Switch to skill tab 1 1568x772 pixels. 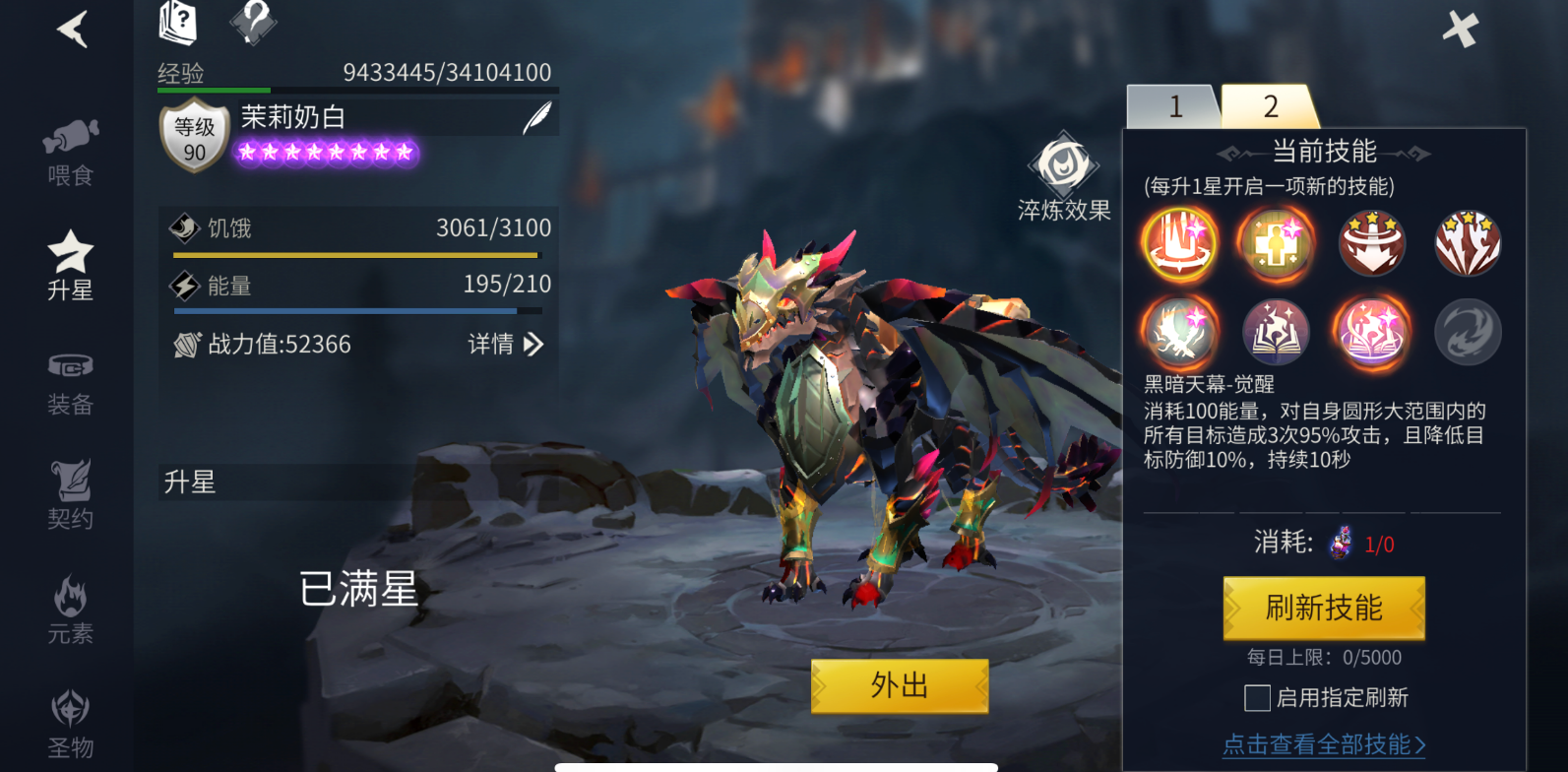click(x=1174, y=106)
